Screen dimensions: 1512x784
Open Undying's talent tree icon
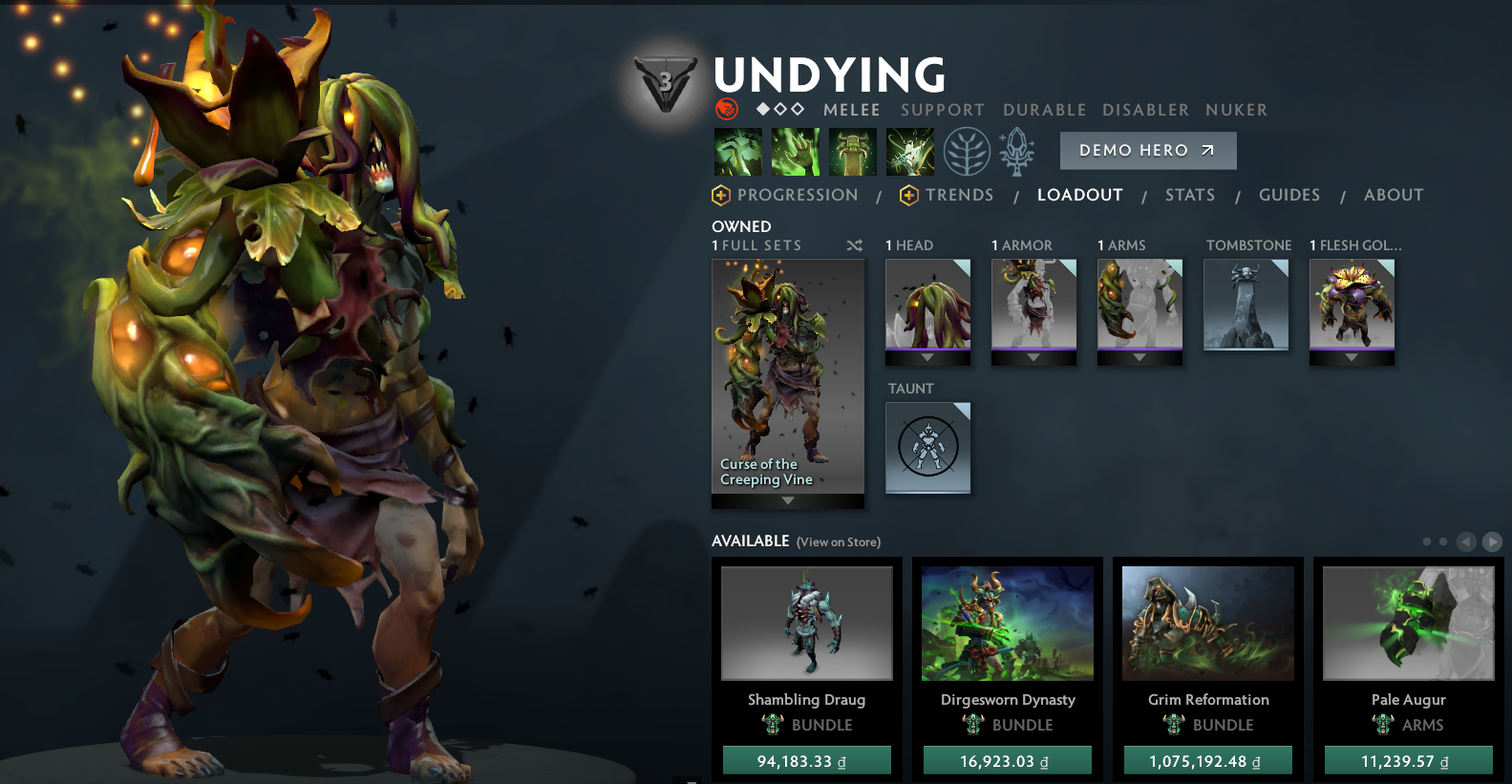966,151
